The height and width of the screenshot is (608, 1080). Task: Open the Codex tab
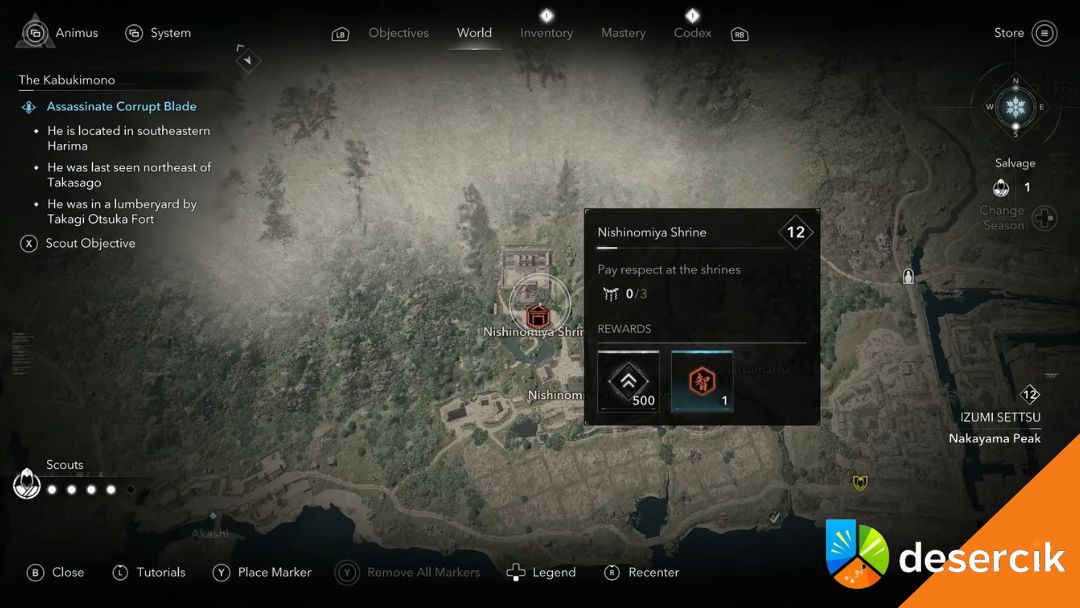(692, 33)
